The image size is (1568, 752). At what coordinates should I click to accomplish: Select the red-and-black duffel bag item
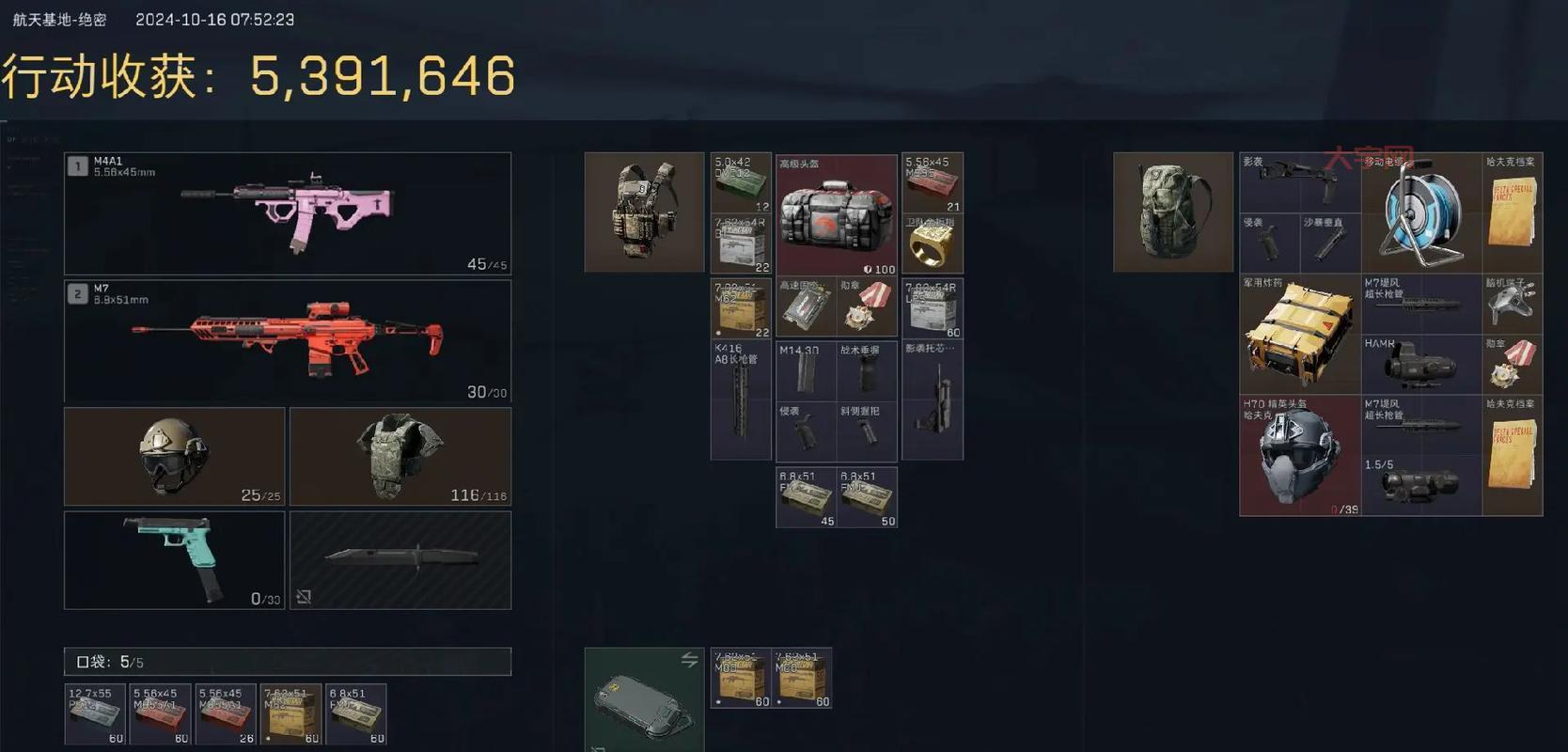pos(836,215)
